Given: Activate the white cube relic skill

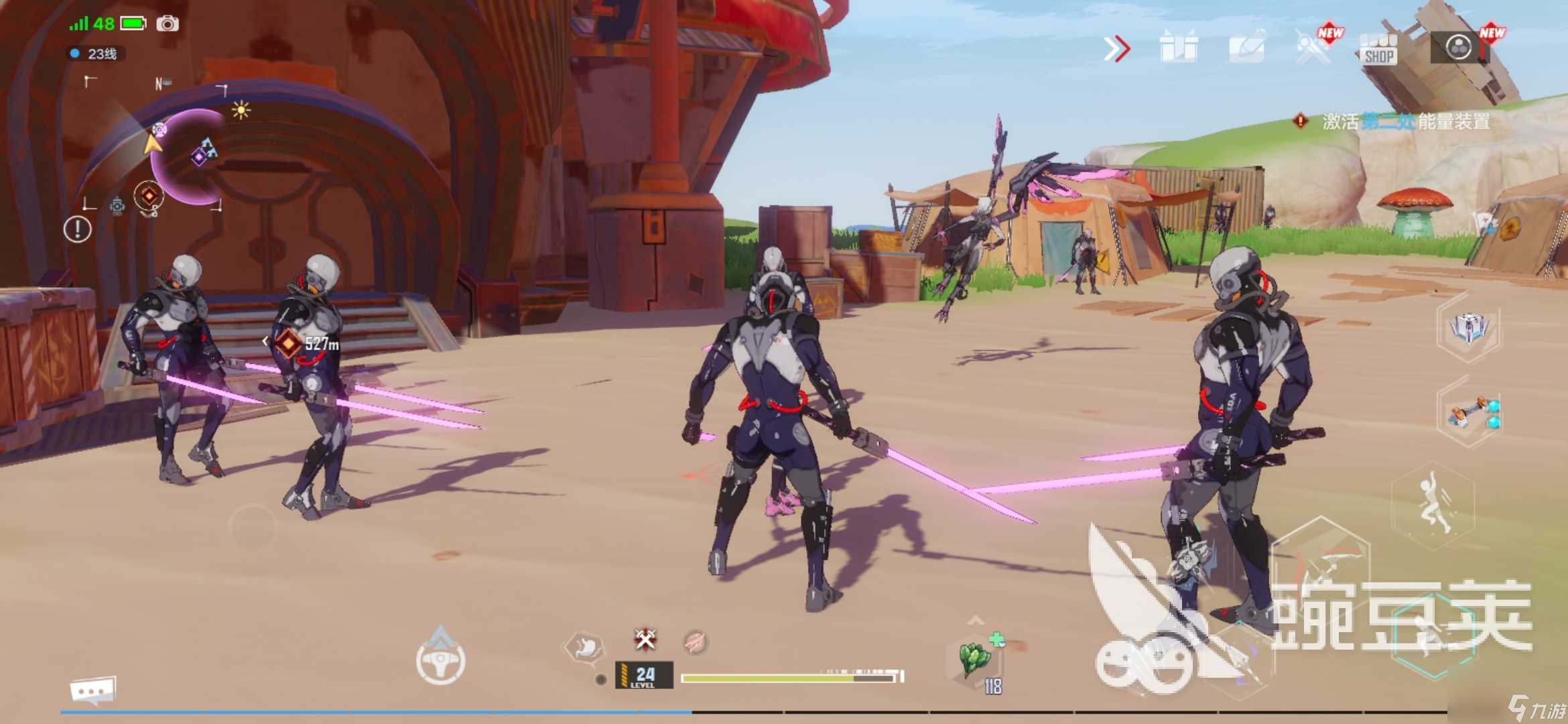Looking at the screenshot, I should pyautogui.click(x=1468, y=328).
